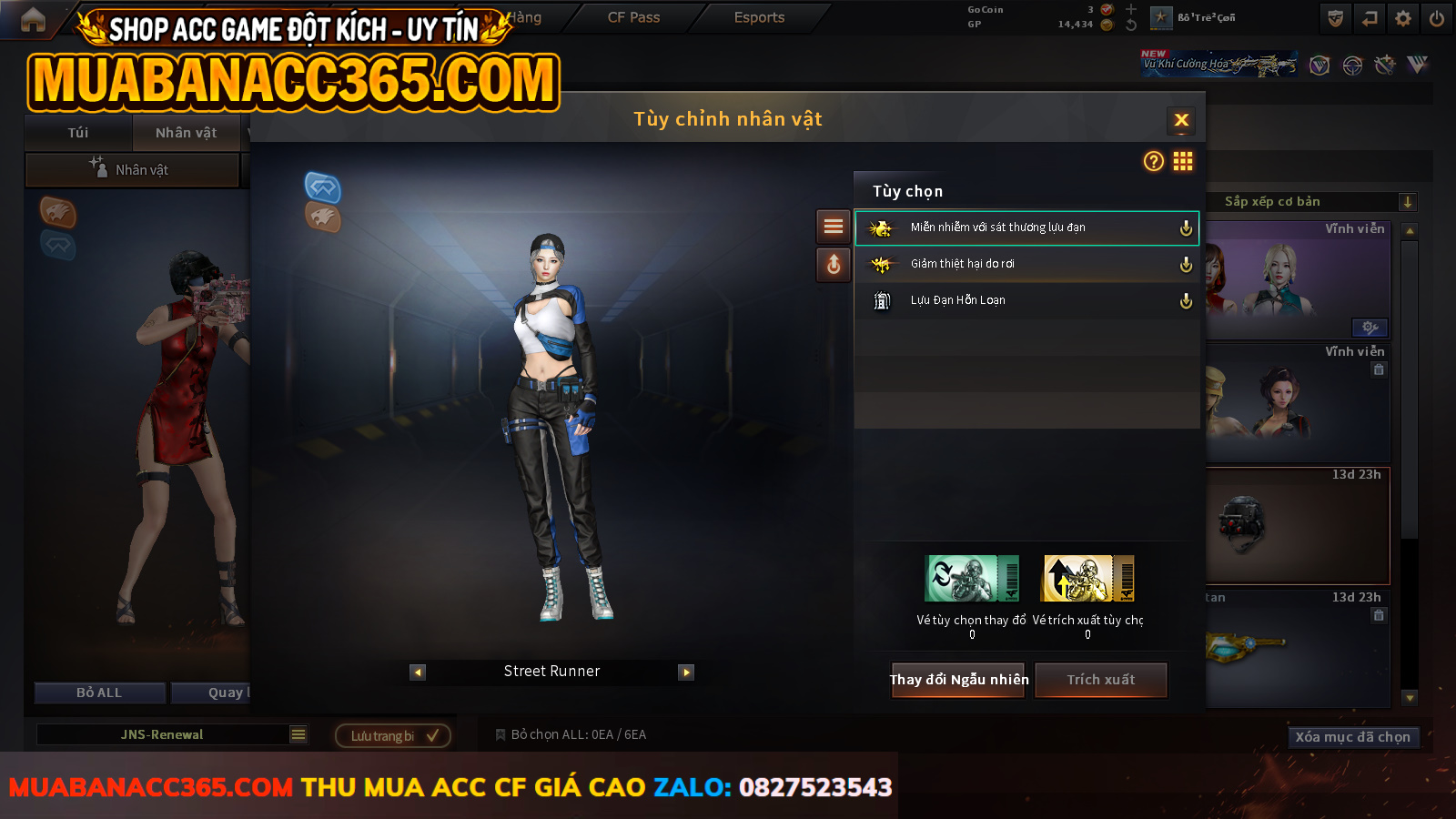Close the Tùy chỉnh nhân vật dialog
1456x819 pixels.
pyautogui.click(x=1181, y=120)
